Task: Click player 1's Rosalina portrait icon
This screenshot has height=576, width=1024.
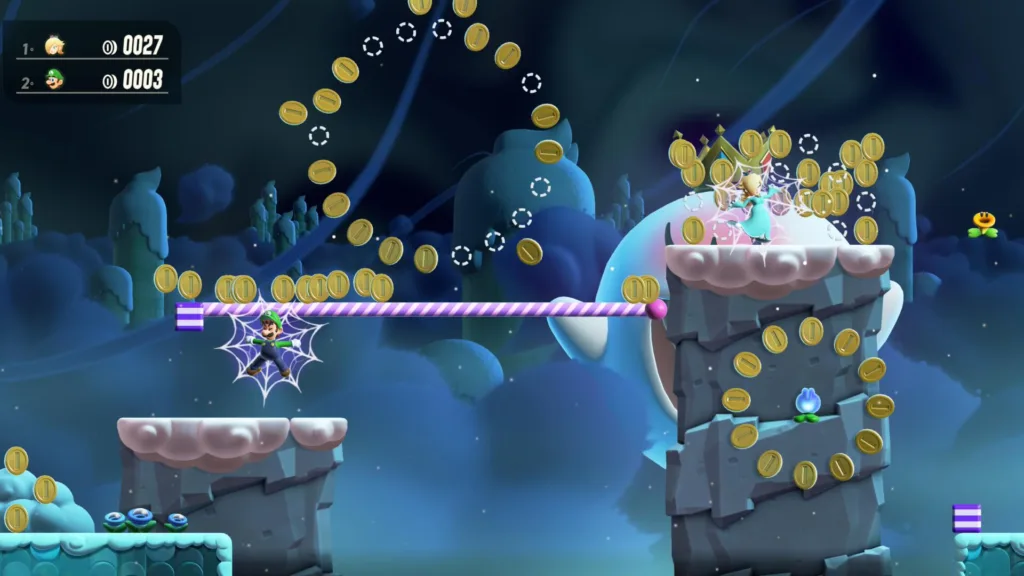Action: point(54,46)
